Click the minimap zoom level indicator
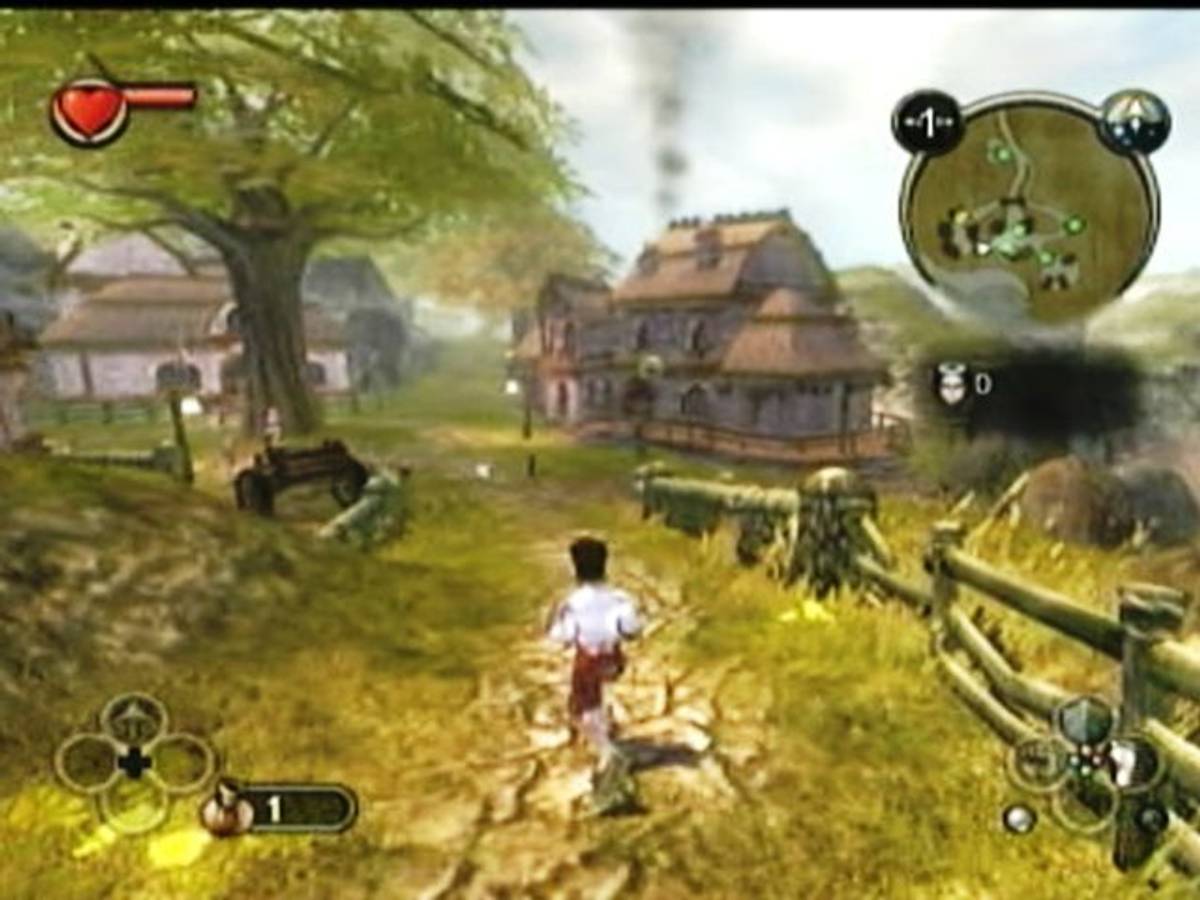 pyautogui.click(x=927, y=123)
